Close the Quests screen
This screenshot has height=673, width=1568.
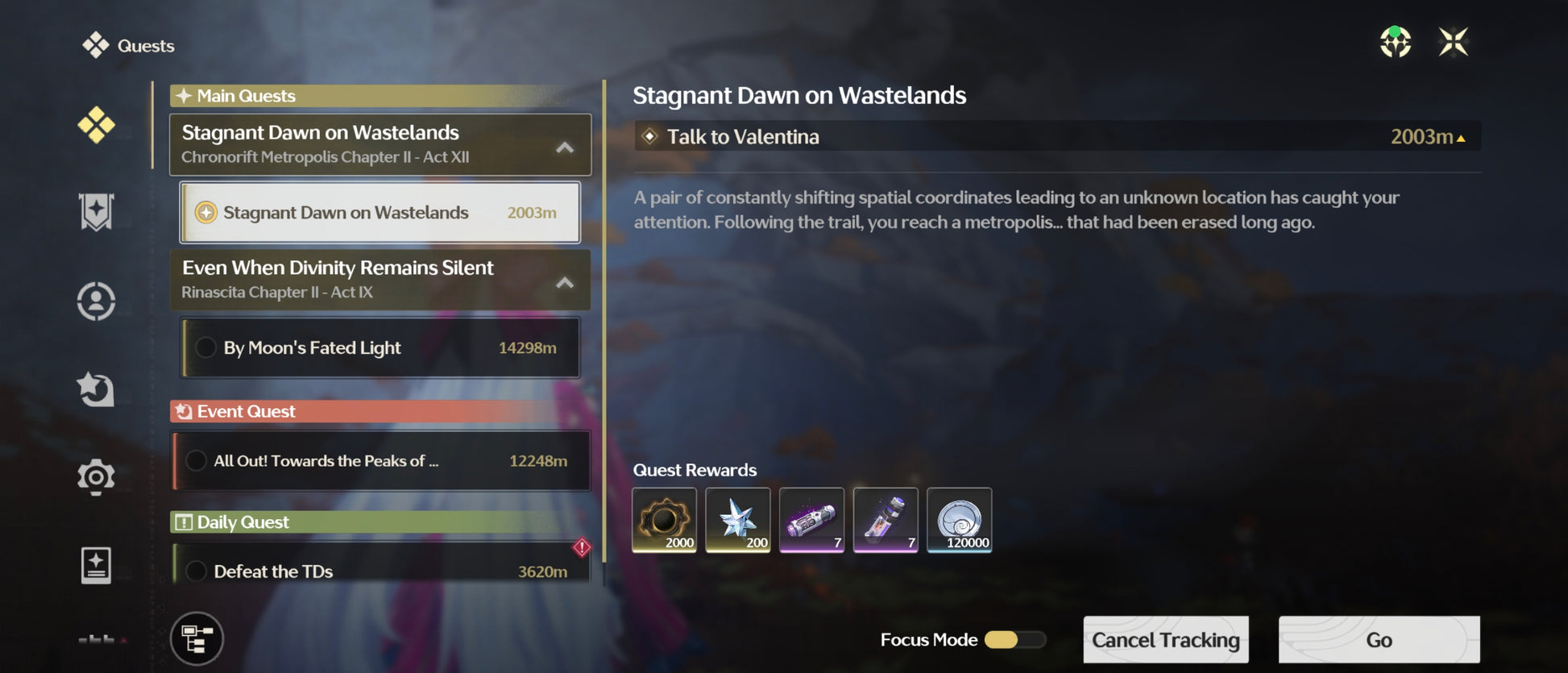point(1453,42)
